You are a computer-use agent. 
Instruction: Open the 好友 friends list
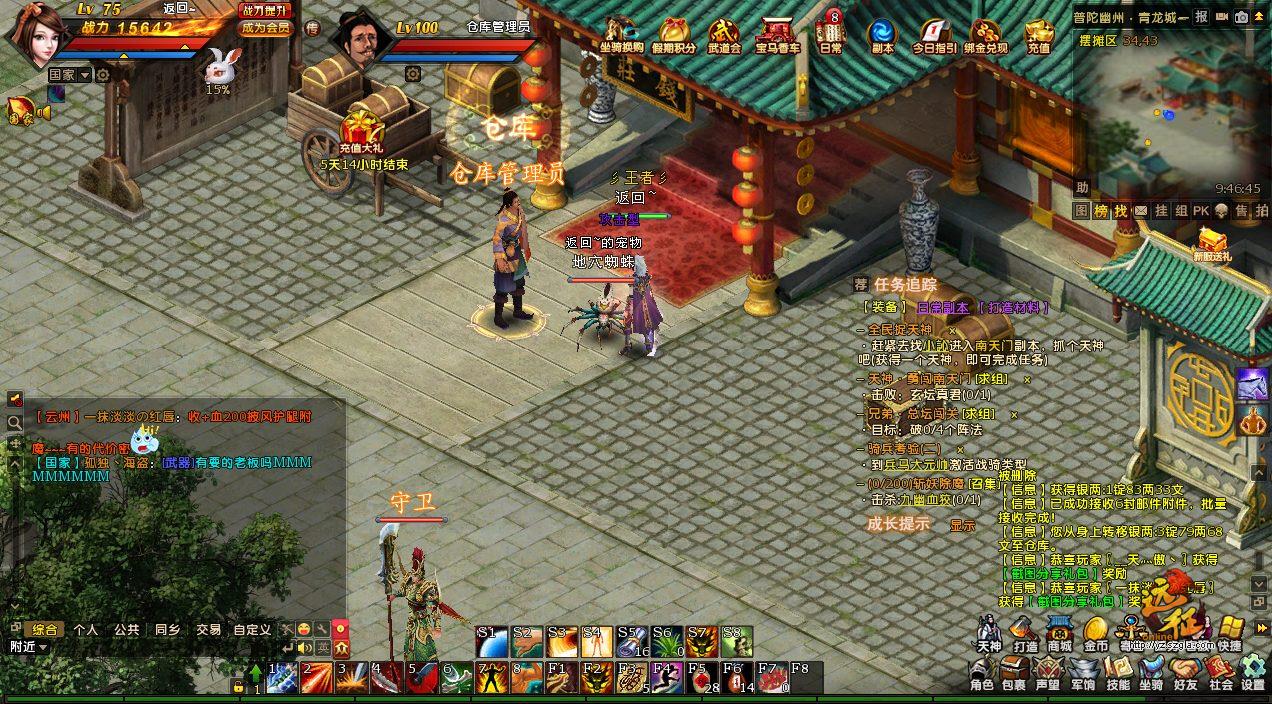click(x=1186, y=670)
